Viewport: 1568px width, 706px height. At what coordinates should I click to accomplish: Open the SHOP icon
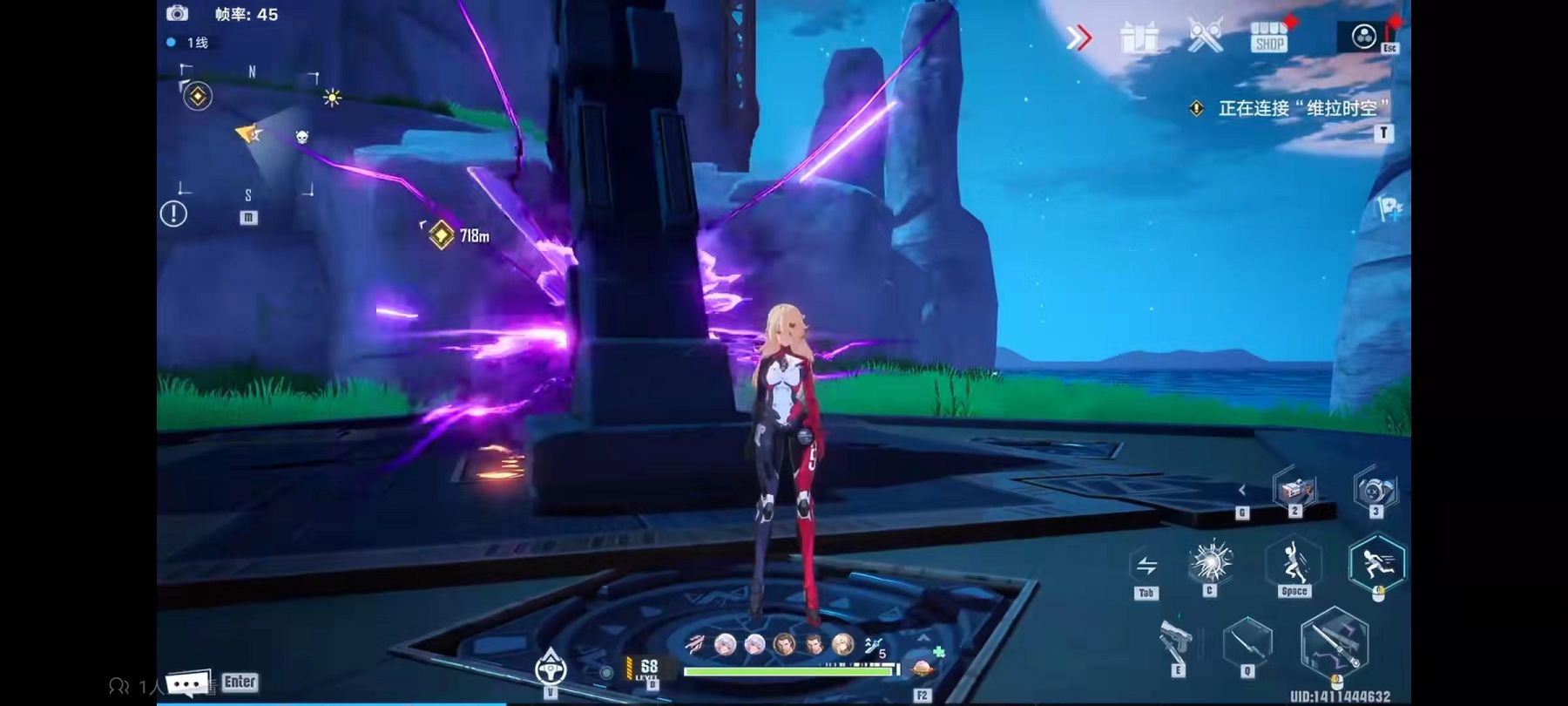pyautogui.click(x=1268, y=37)
